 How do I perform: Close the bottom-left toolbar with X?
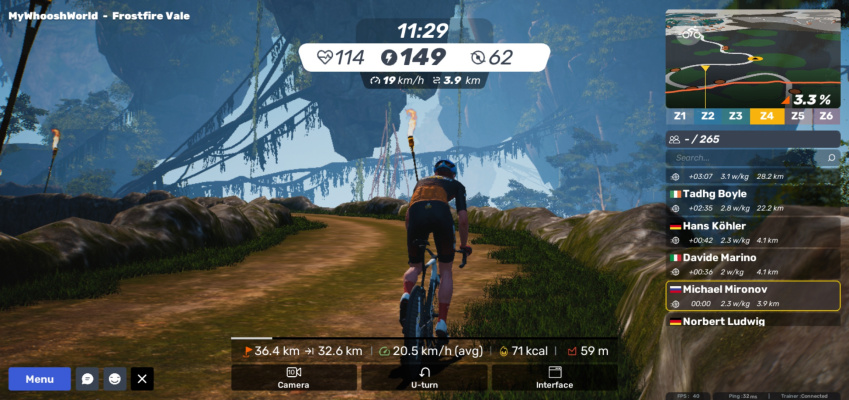click(142, 379)
